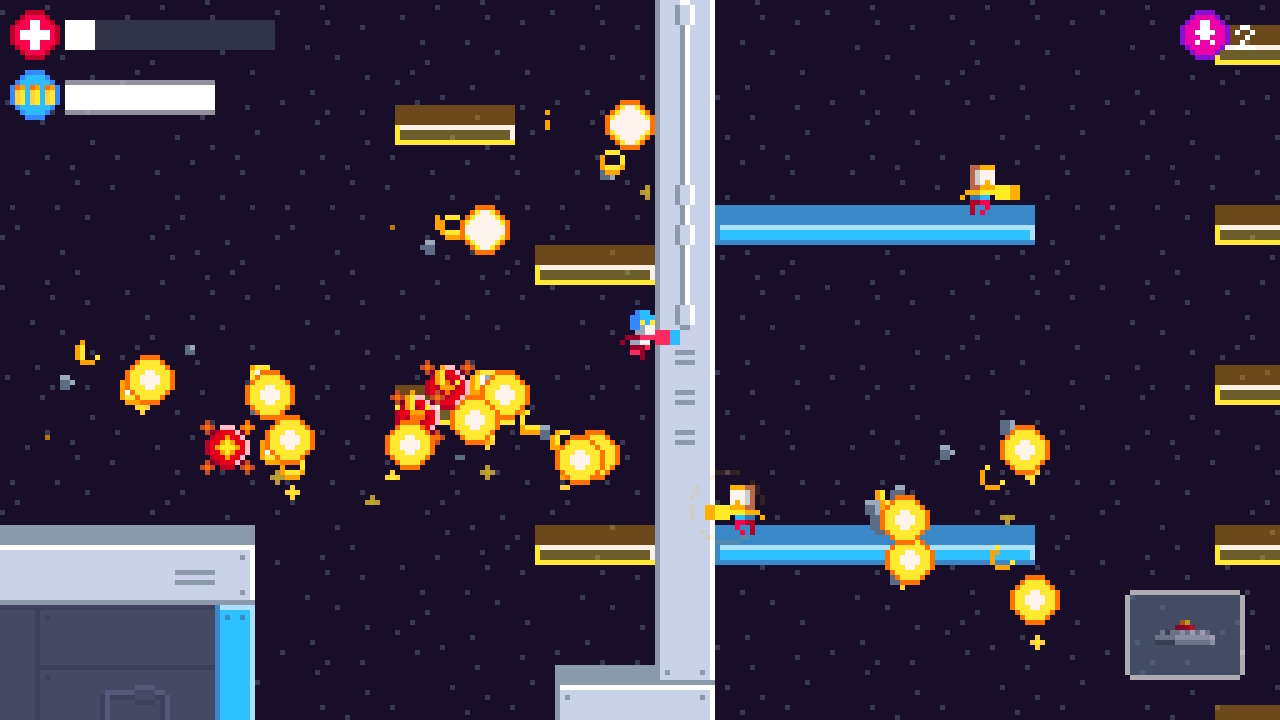Click the handle lines on the gray machine bottom-left

click(x=193, y=576)
